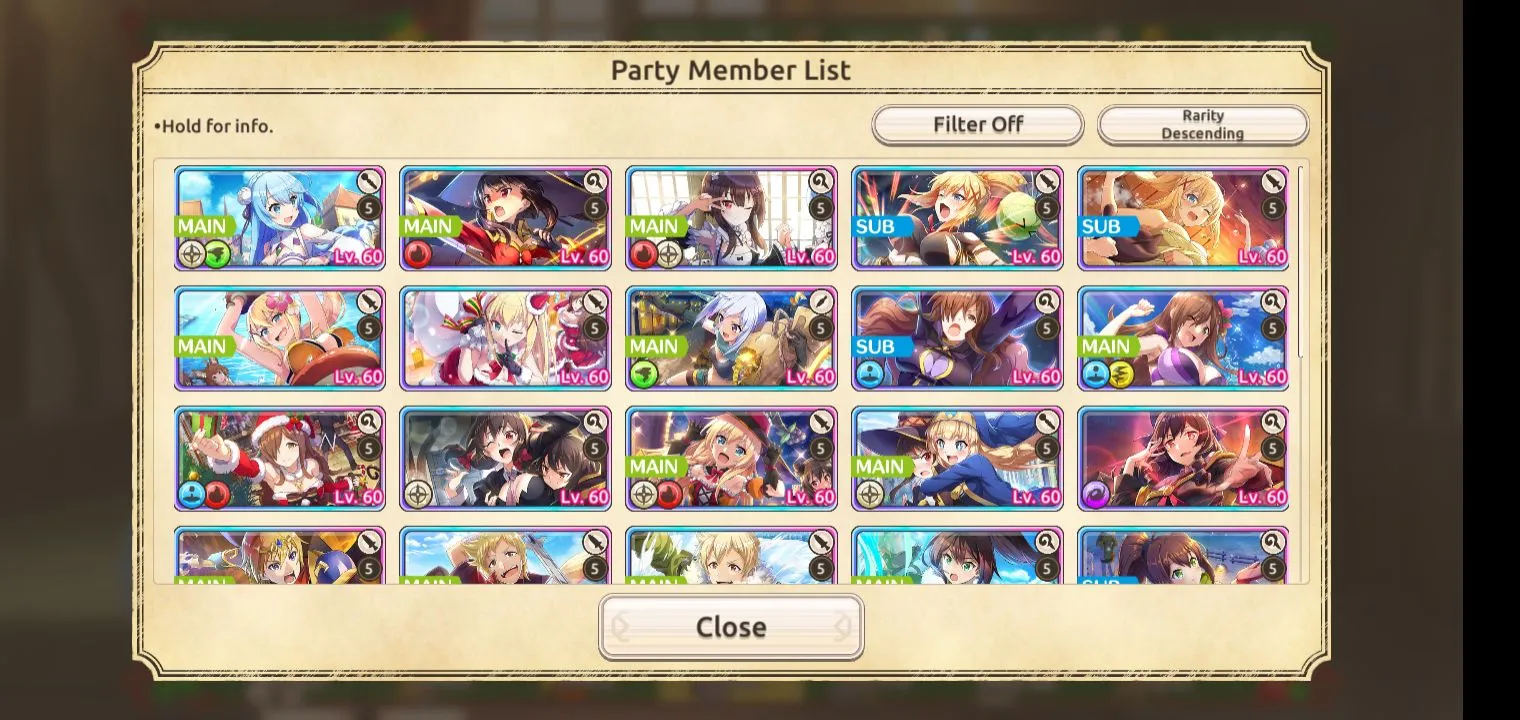Select the silver-haired thief with treasure card
The width and height of the screenshot is (1520, 720).
point(731,338)
